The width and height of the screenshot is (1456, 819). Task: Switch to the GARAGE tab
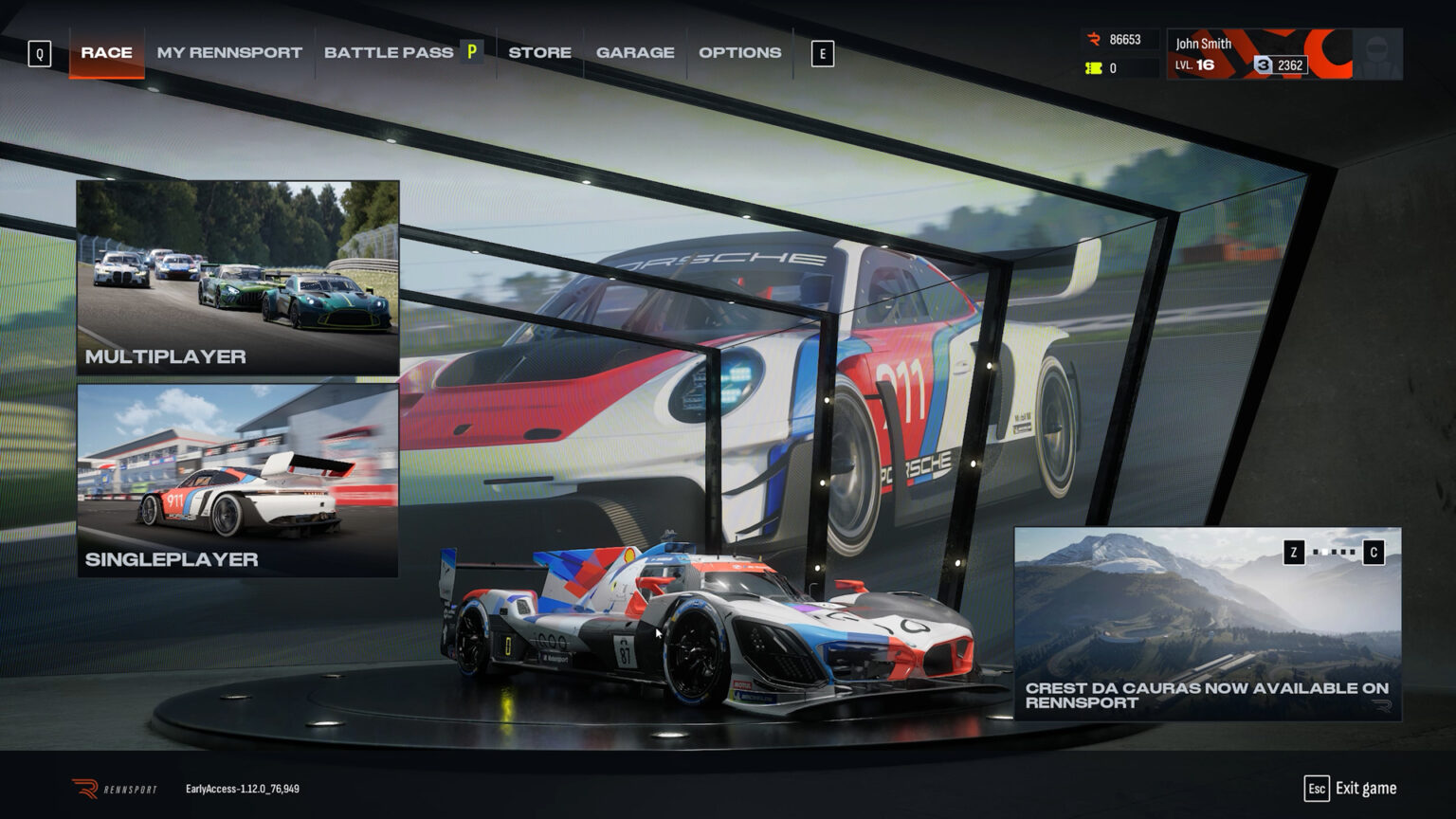634,52
